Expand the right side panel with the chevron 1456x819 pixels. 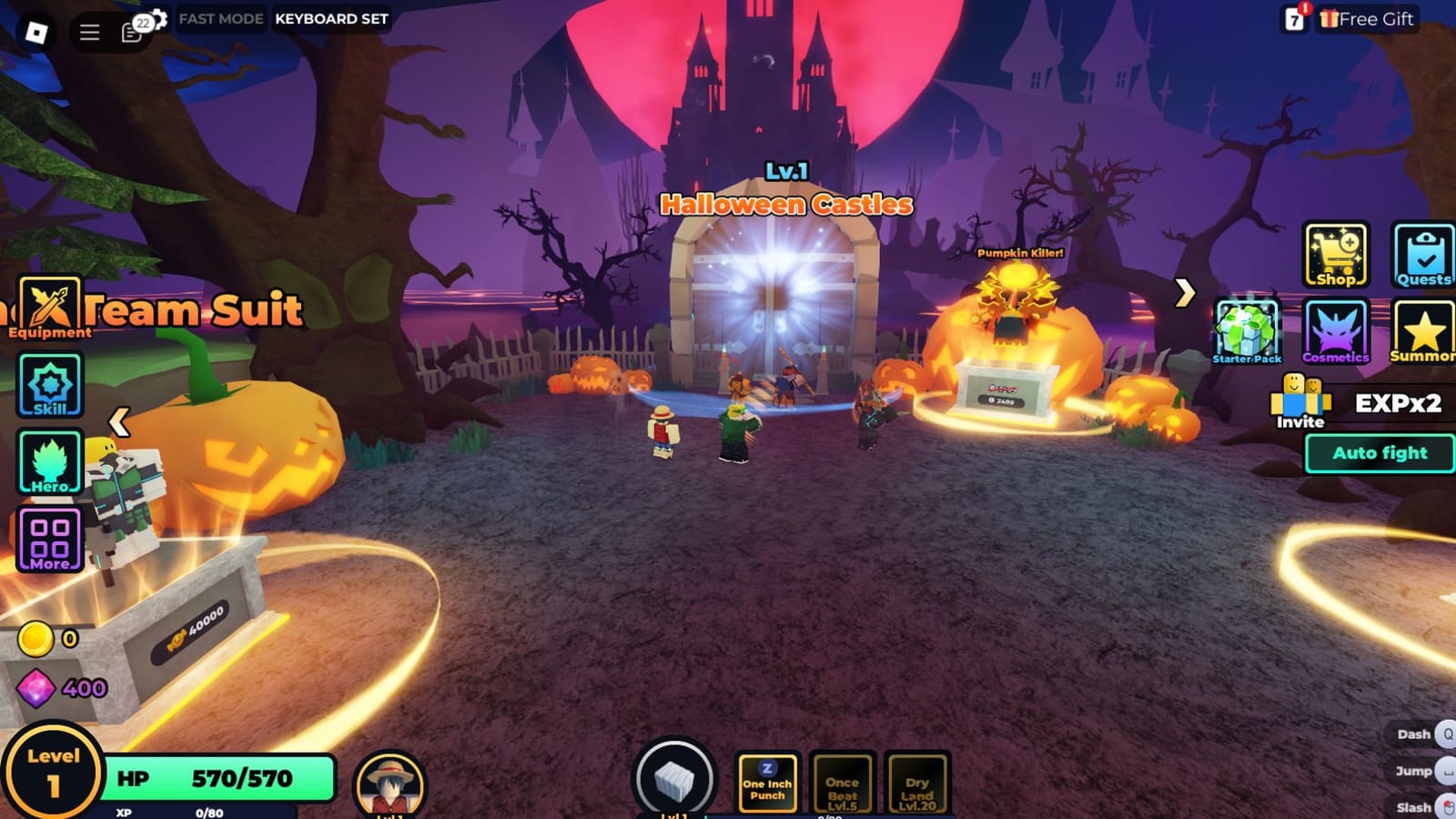[1185, 294]
